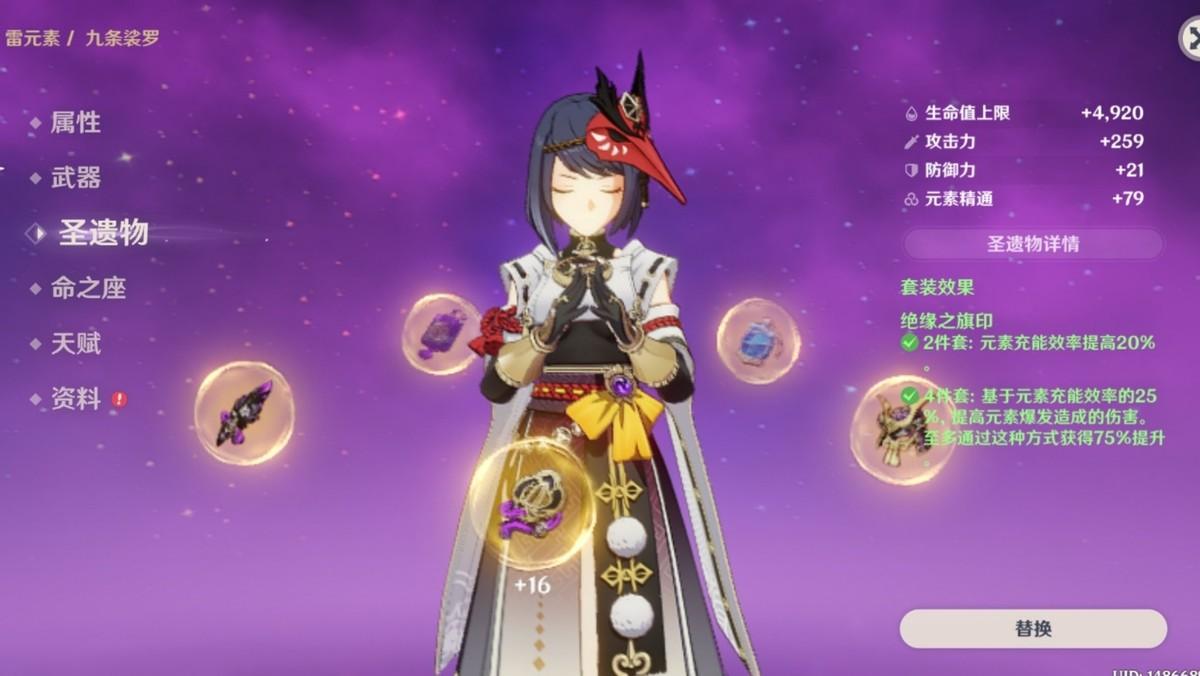
Task: Close the character screen with X
Action: click(1190, 39)
